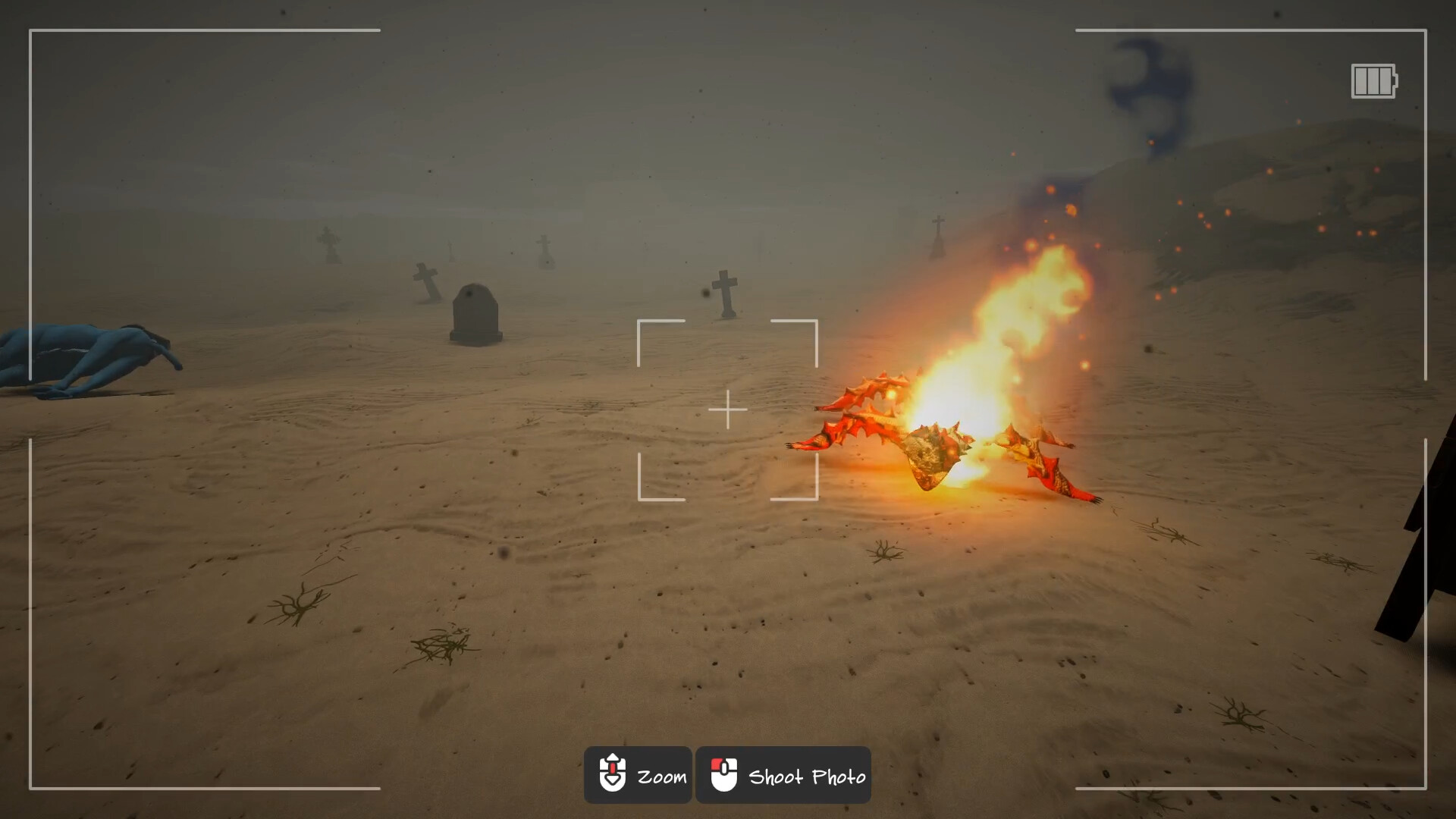Select the stone cross grave marker near center
1456x819 pixels.
726,292
